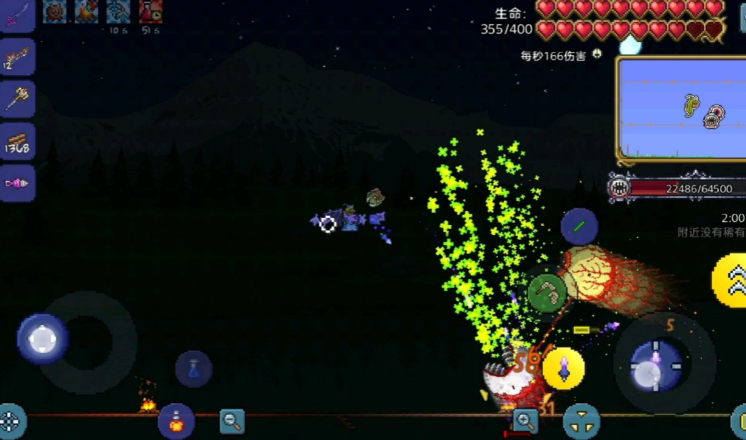The height and width of the screenshot is (440, 746).
Task: Tap the zoom-in magnifier button
Action: (524, 421)
